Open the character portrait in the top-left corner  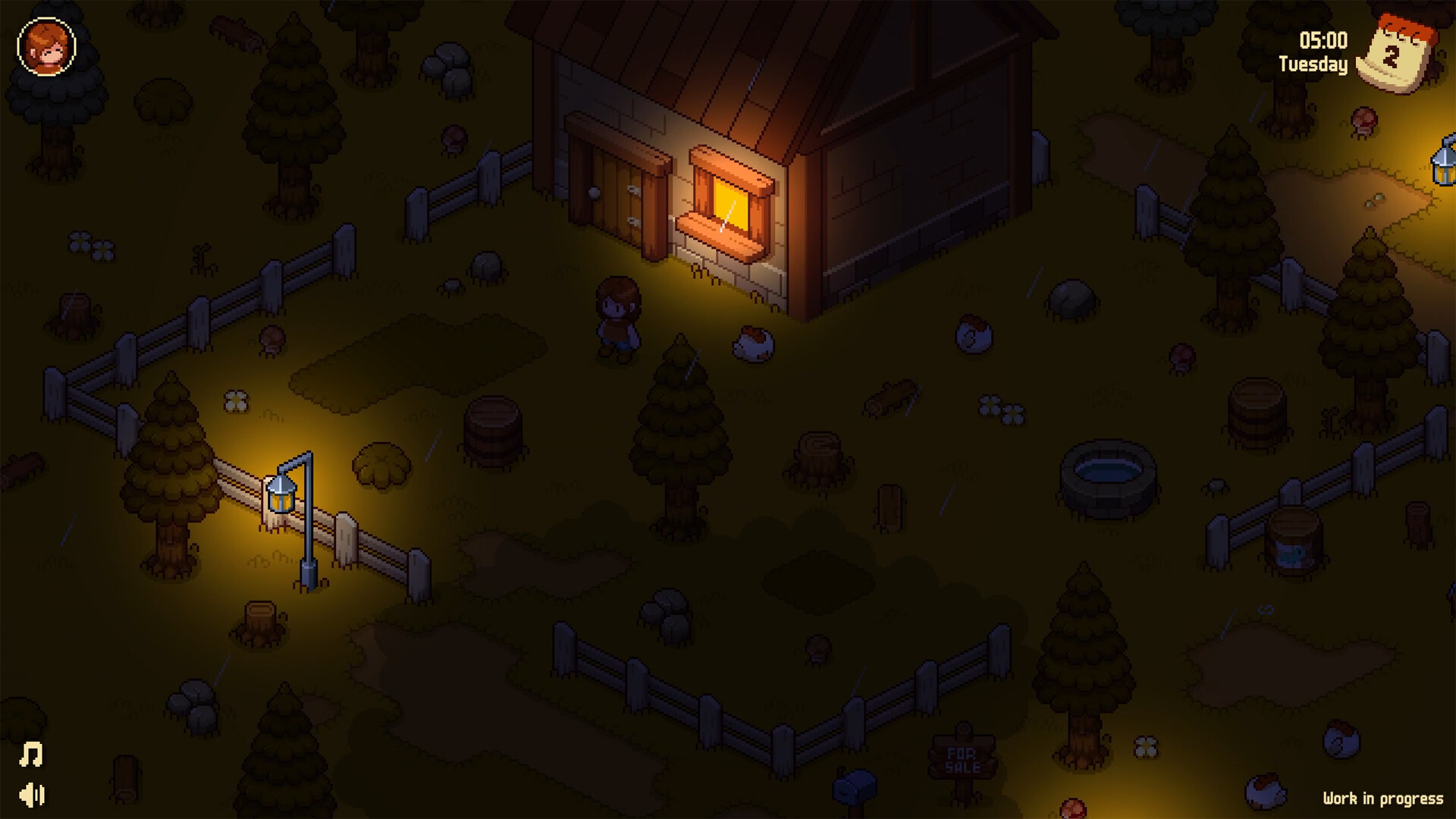click(x=45, y=48)
